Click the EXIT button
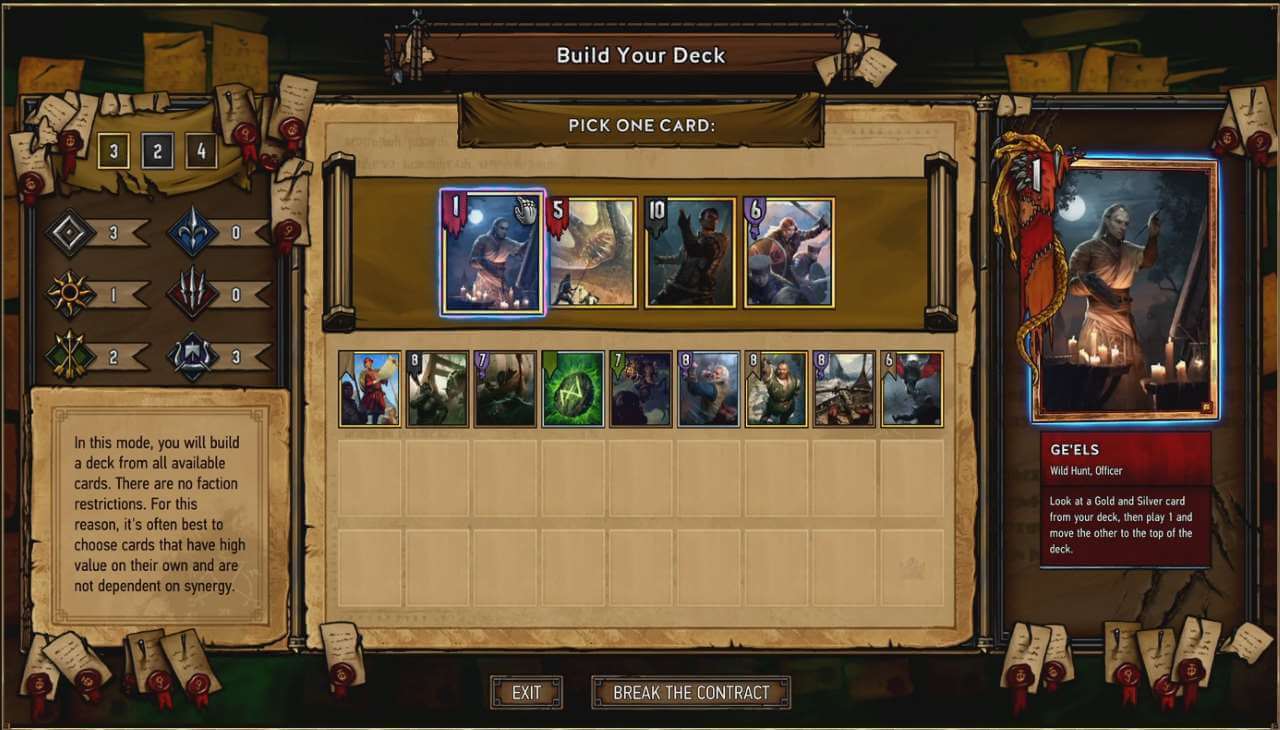The width and height of the screenshot is (1280, 730). (x=526, y=692)
